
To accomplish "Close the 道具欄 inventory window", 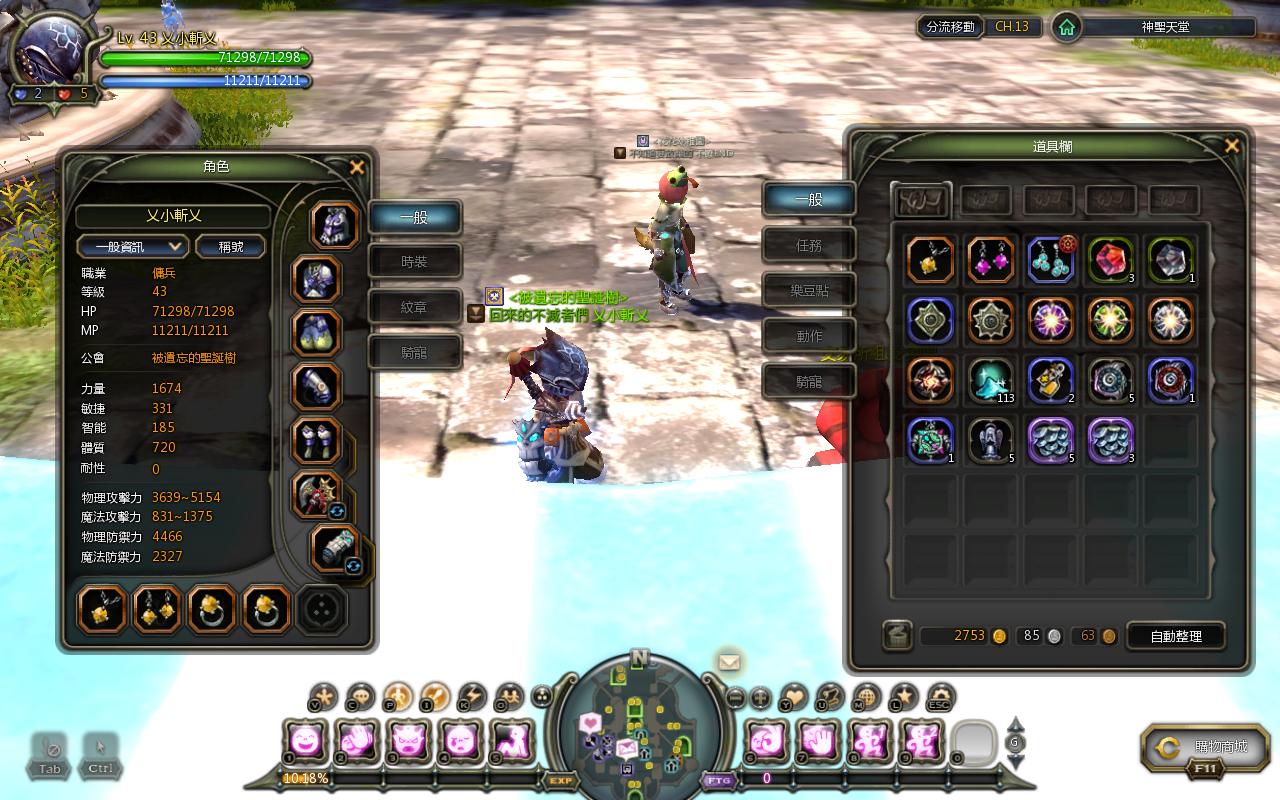I will click(1231, 146).
